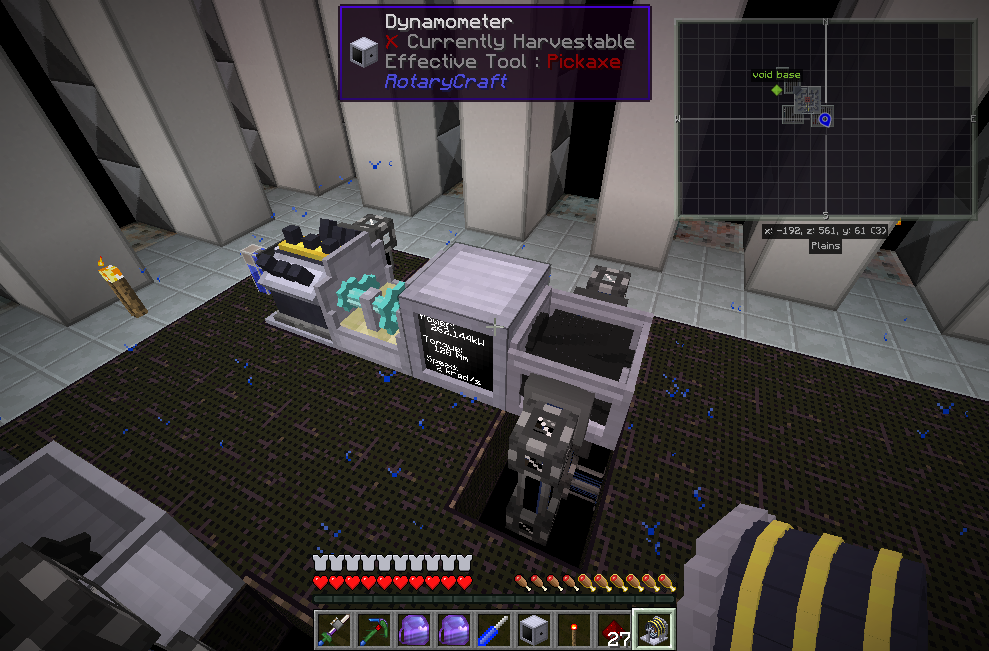
Task: Select the green pickaxe hotbar slot
Action: pos(374,630)
